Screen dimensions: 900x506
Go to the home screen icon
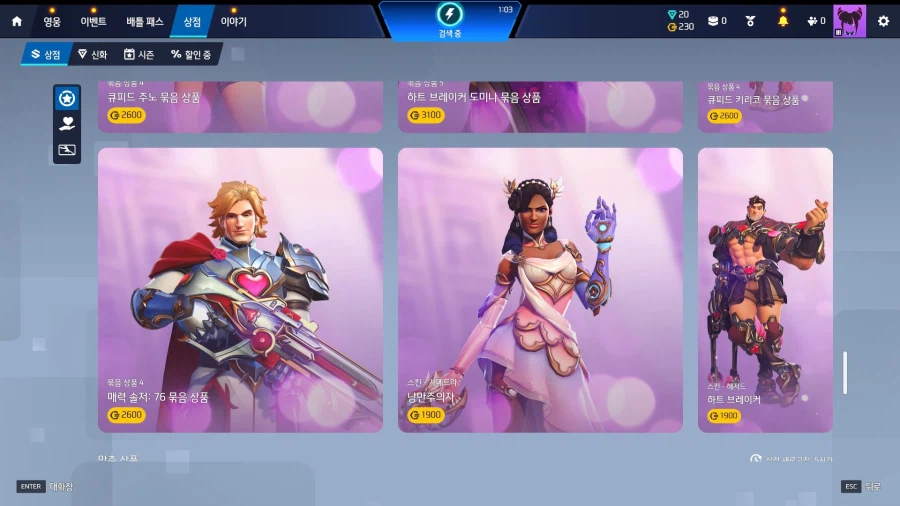point(16,21)
